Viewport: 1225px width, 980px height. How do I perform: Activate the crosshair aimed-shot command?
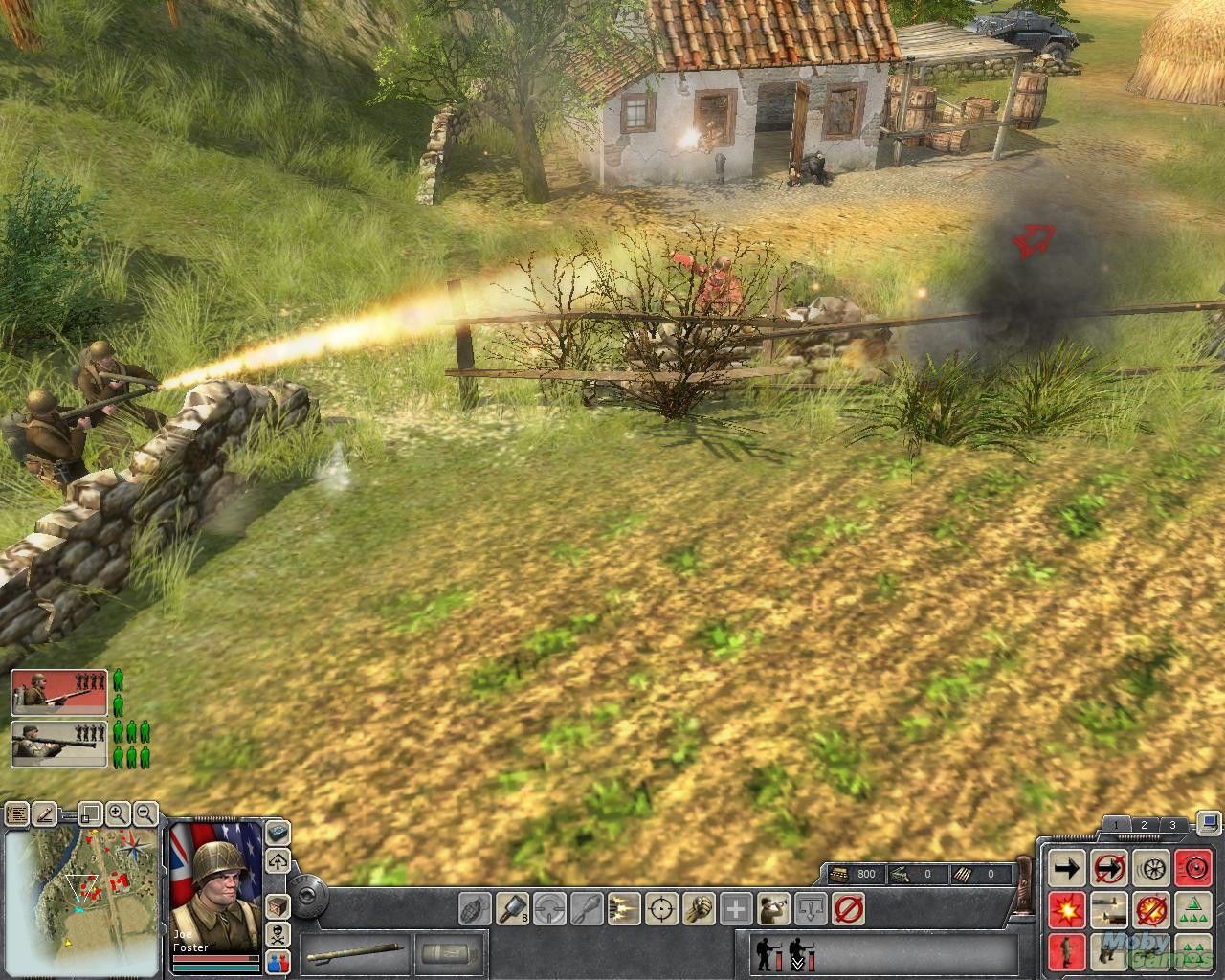[661, 907]
